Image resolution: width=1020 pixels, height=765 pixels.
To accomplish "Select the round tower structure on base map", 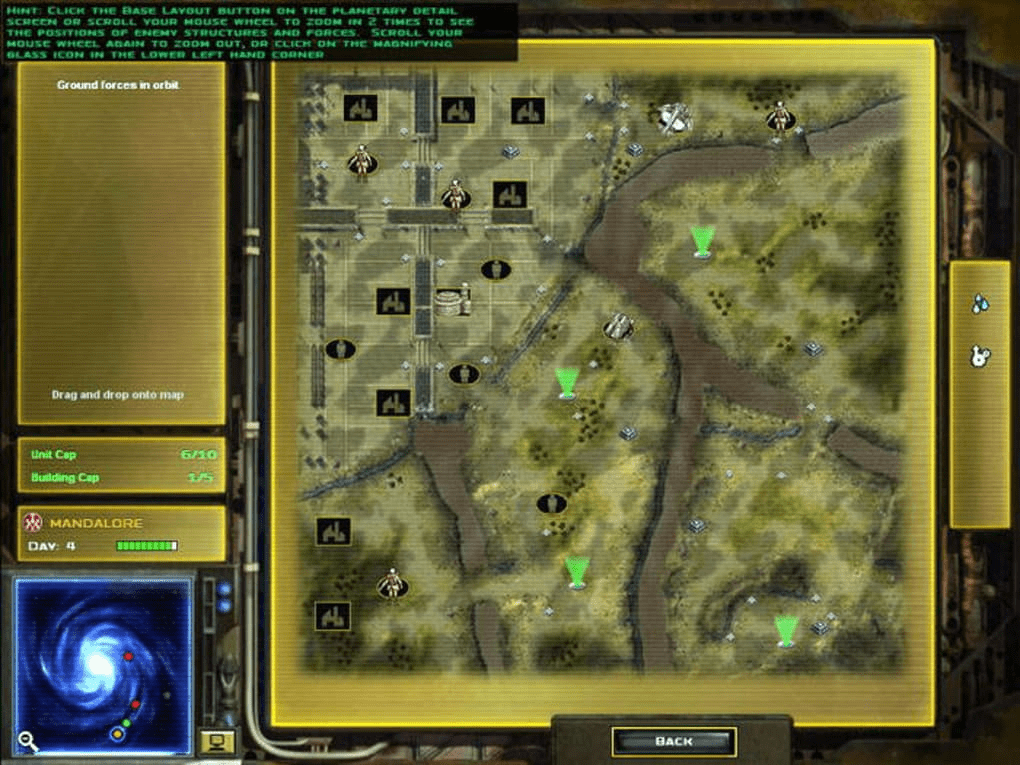I will [453, 300].
